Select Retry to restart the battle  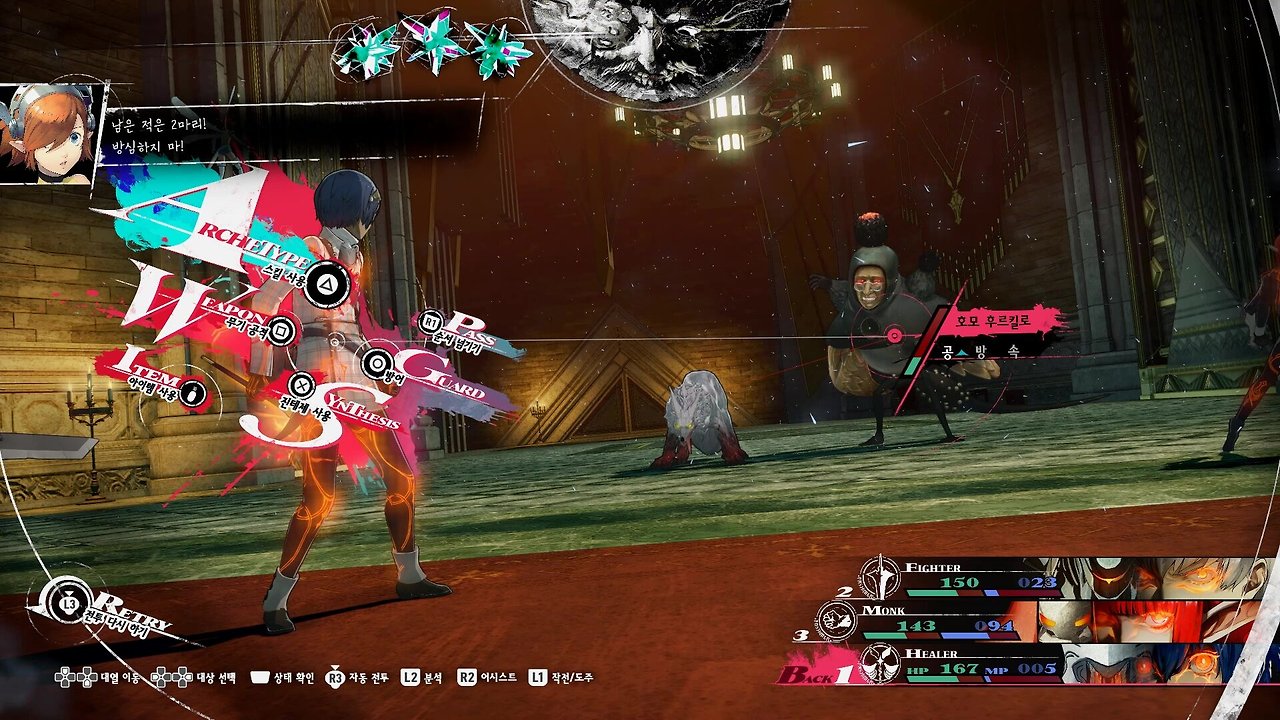[70, 605]
